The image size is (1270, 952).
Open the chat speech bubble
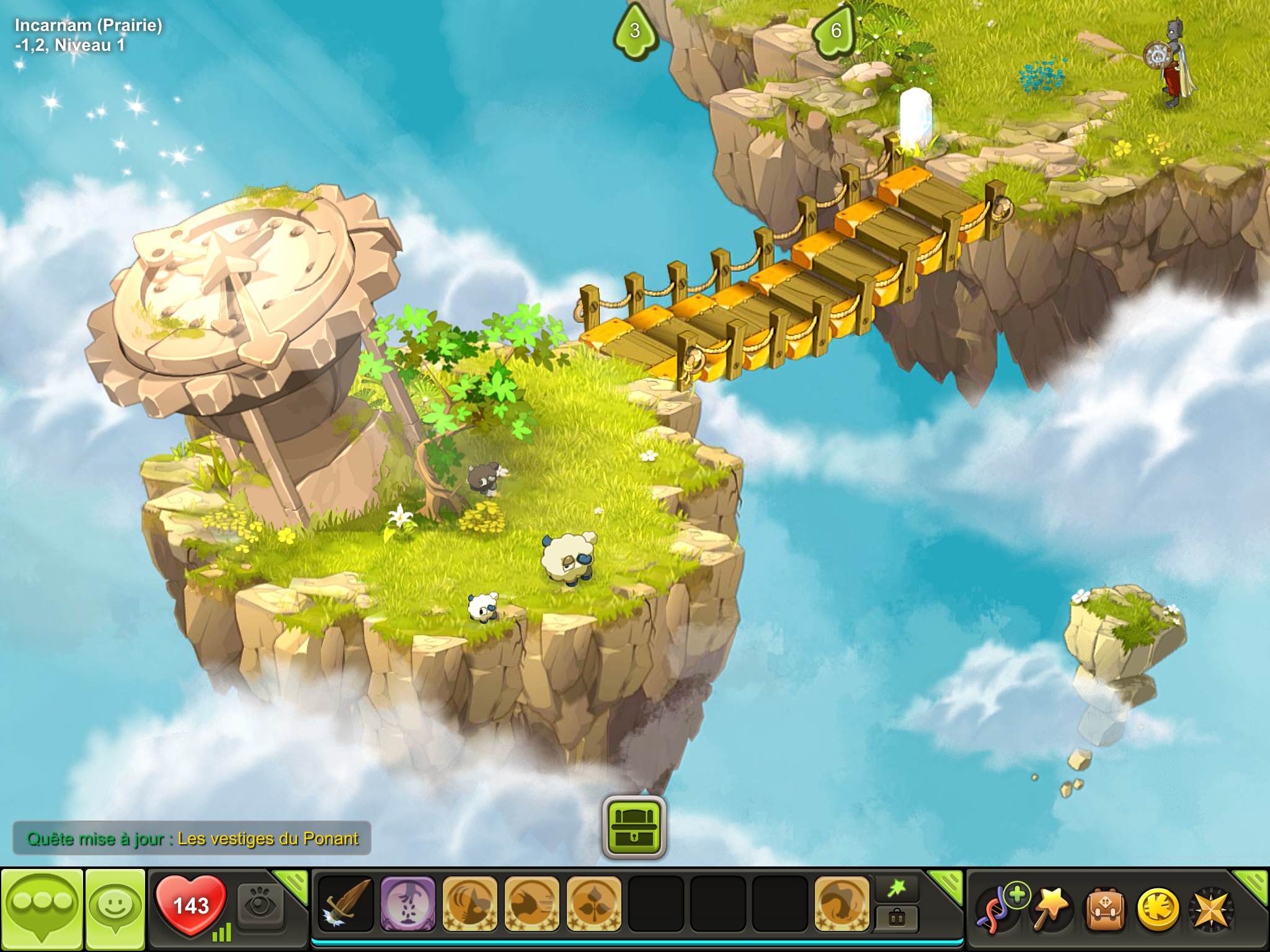point(42,909)
